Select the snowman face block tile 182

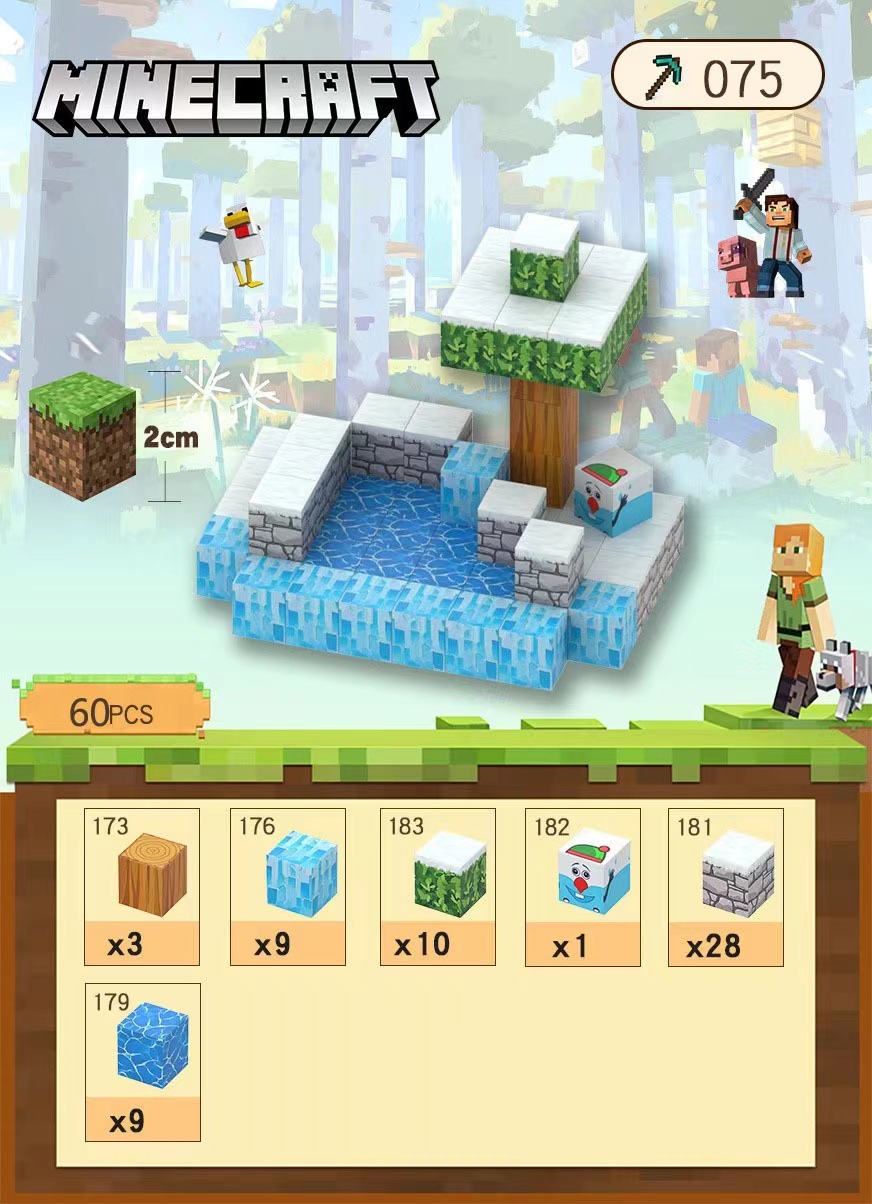click(x=583, y=886)
